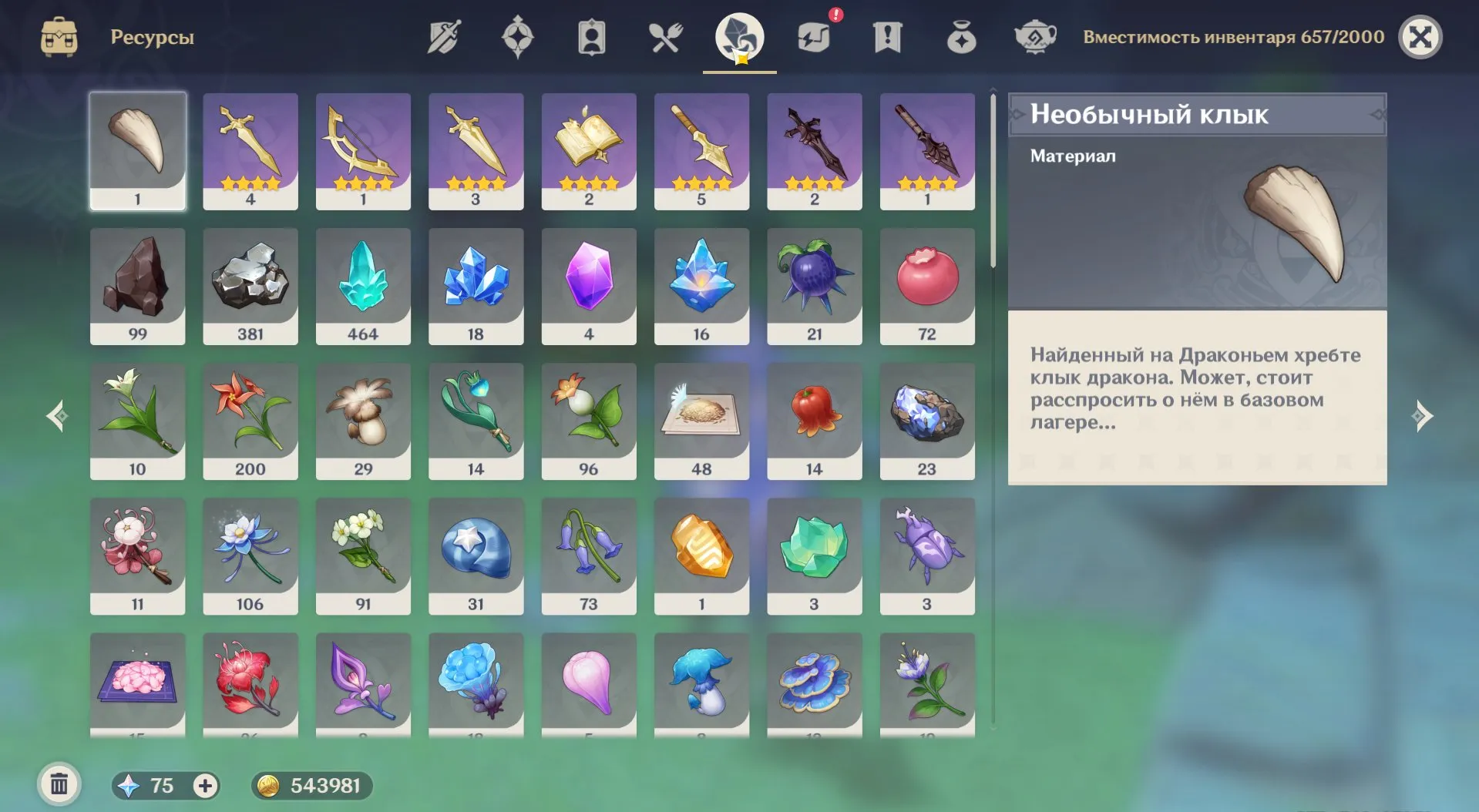Close the inventory screen
Screen dimensions: 1479x812
pyautogui.click(x=1420, y=37)
